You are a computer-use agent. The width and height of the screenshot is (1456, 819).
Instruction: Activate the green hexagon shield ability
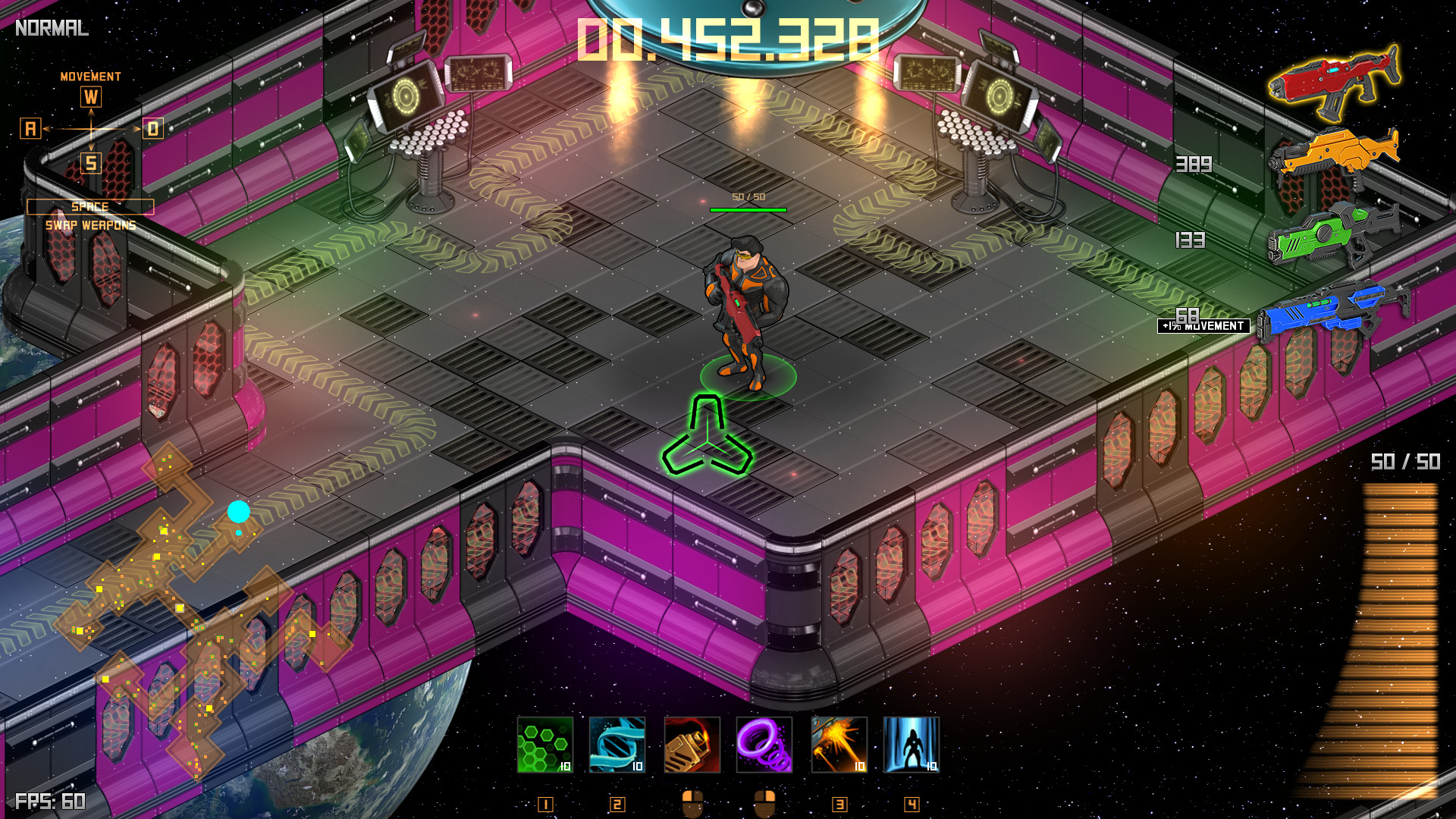tap(544, 745)
